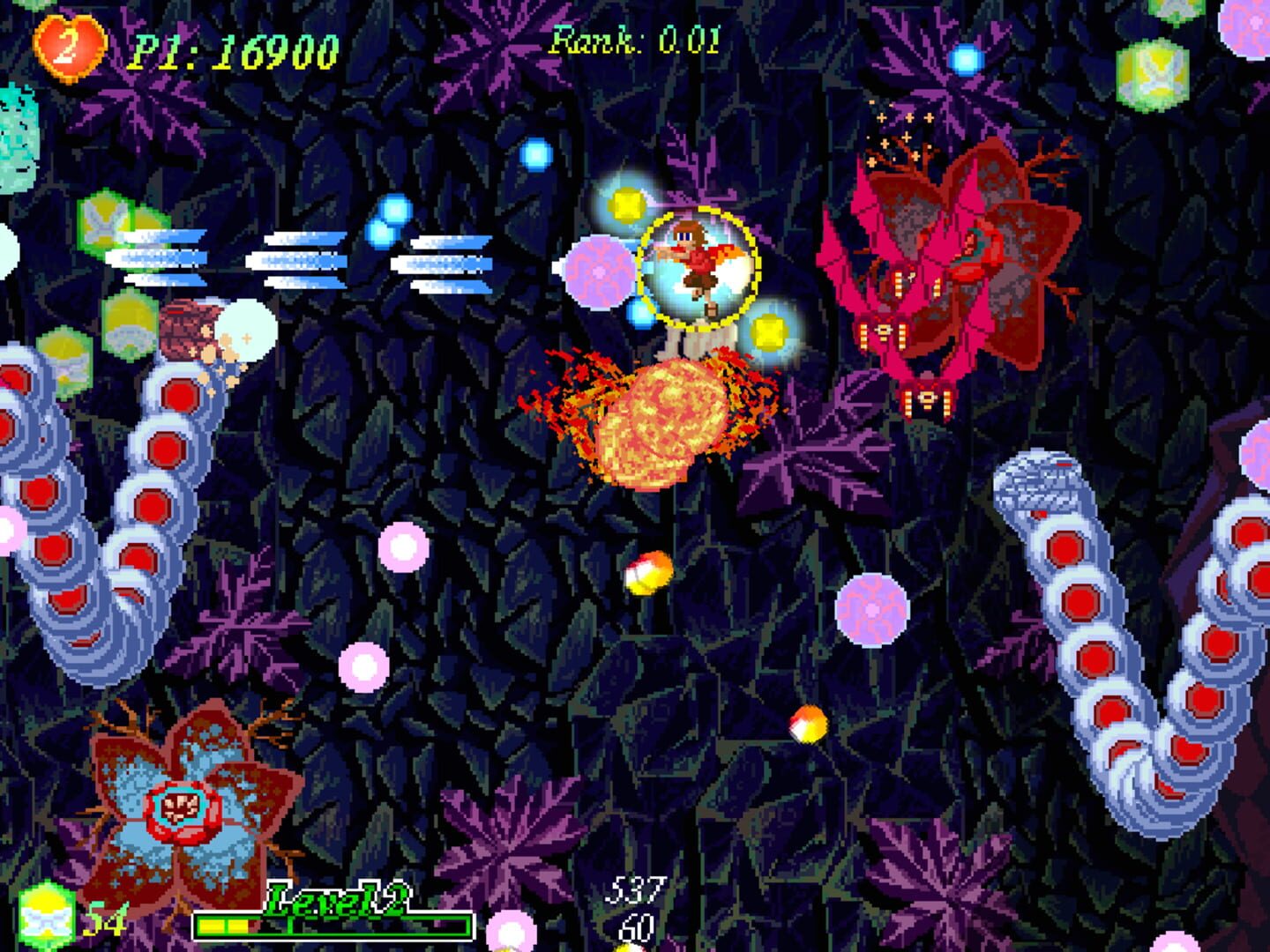Click the yellow star power-up near the player
The image size is (1270, 952).
[x=768, y=331]
